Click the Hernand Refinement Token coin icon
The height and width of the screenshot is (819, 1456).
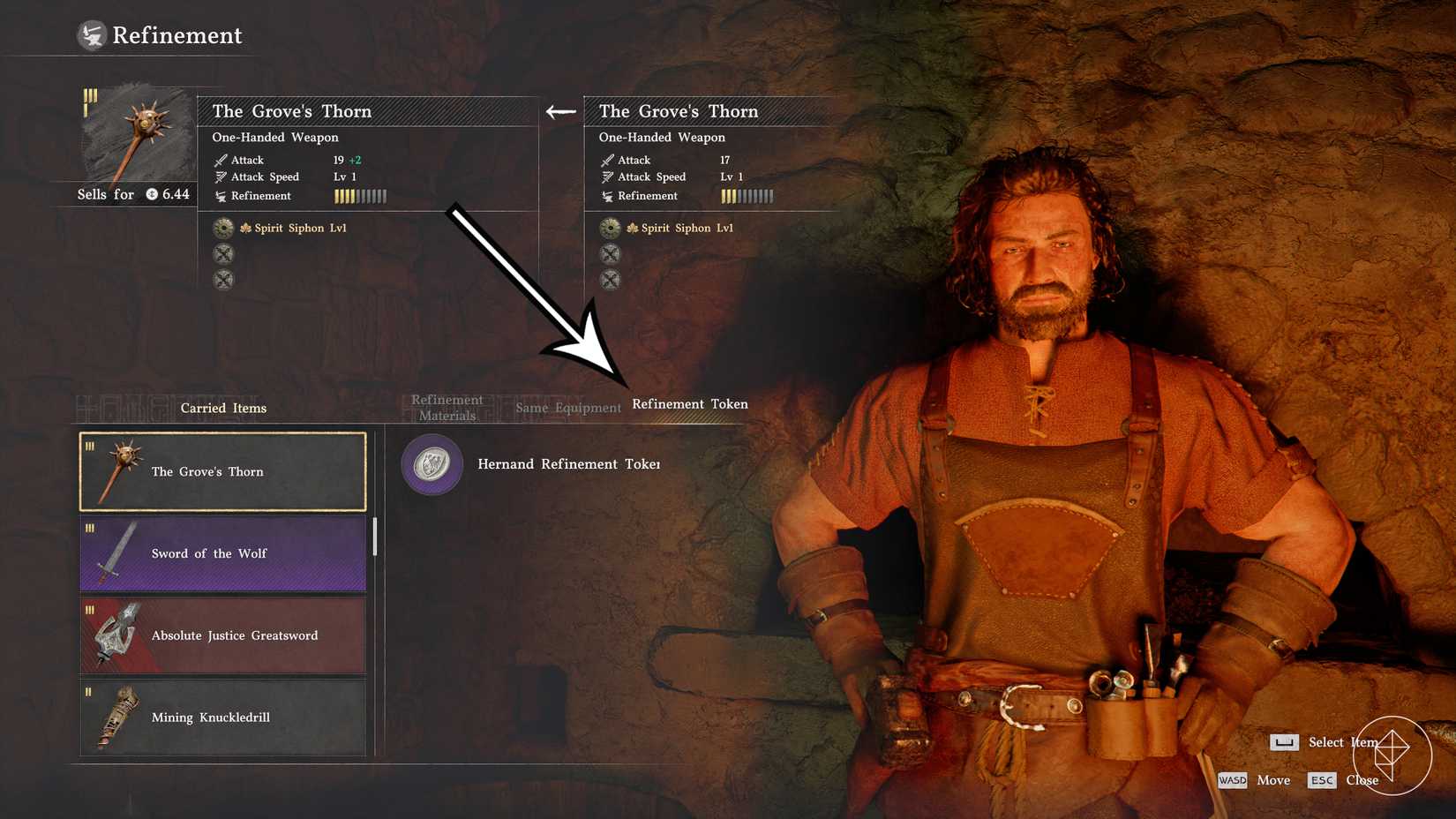coord(431,464)
